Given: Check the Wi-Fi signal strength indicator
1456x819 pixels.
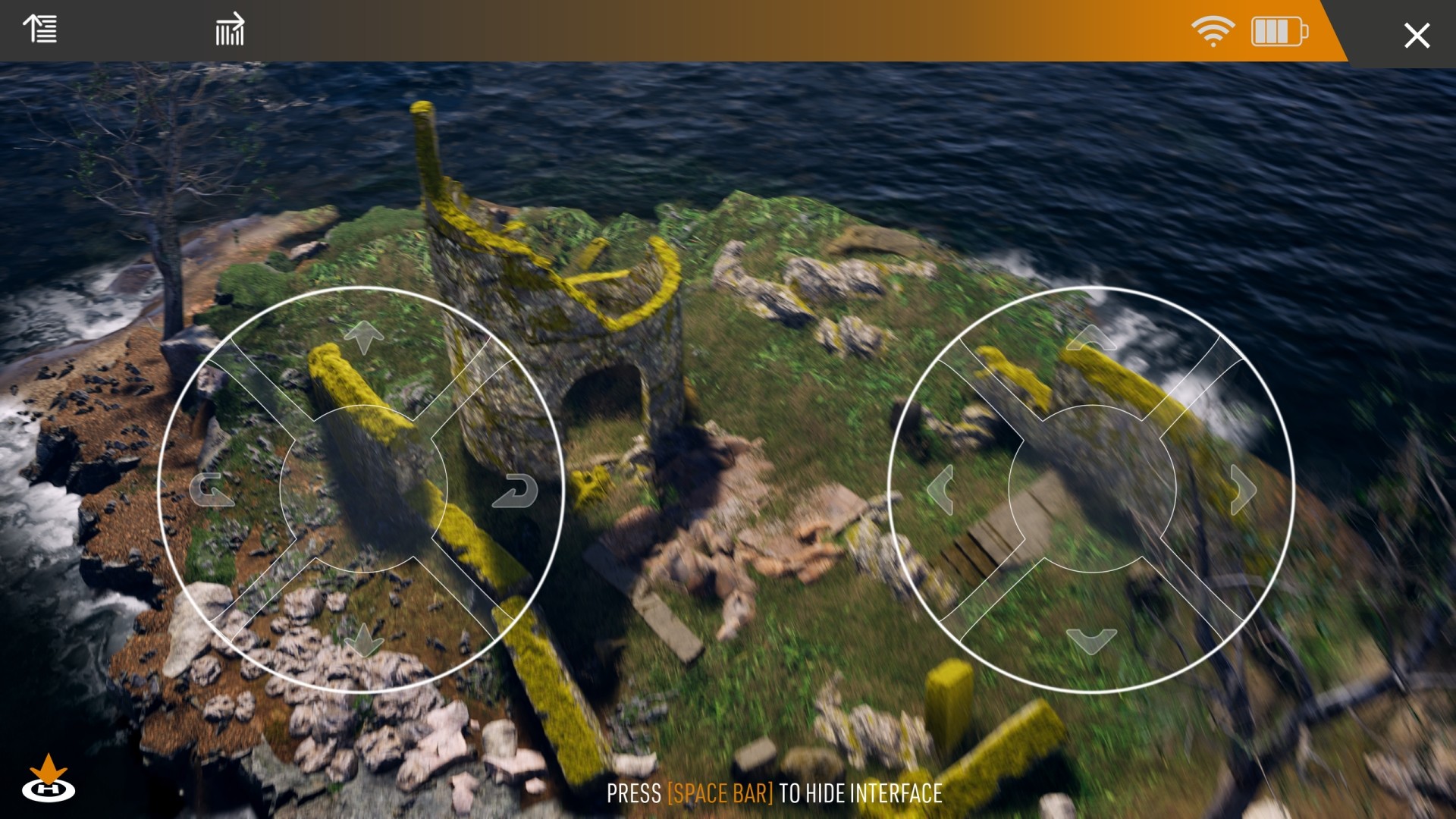Looking at the screenshot, I should point(1214,32).
